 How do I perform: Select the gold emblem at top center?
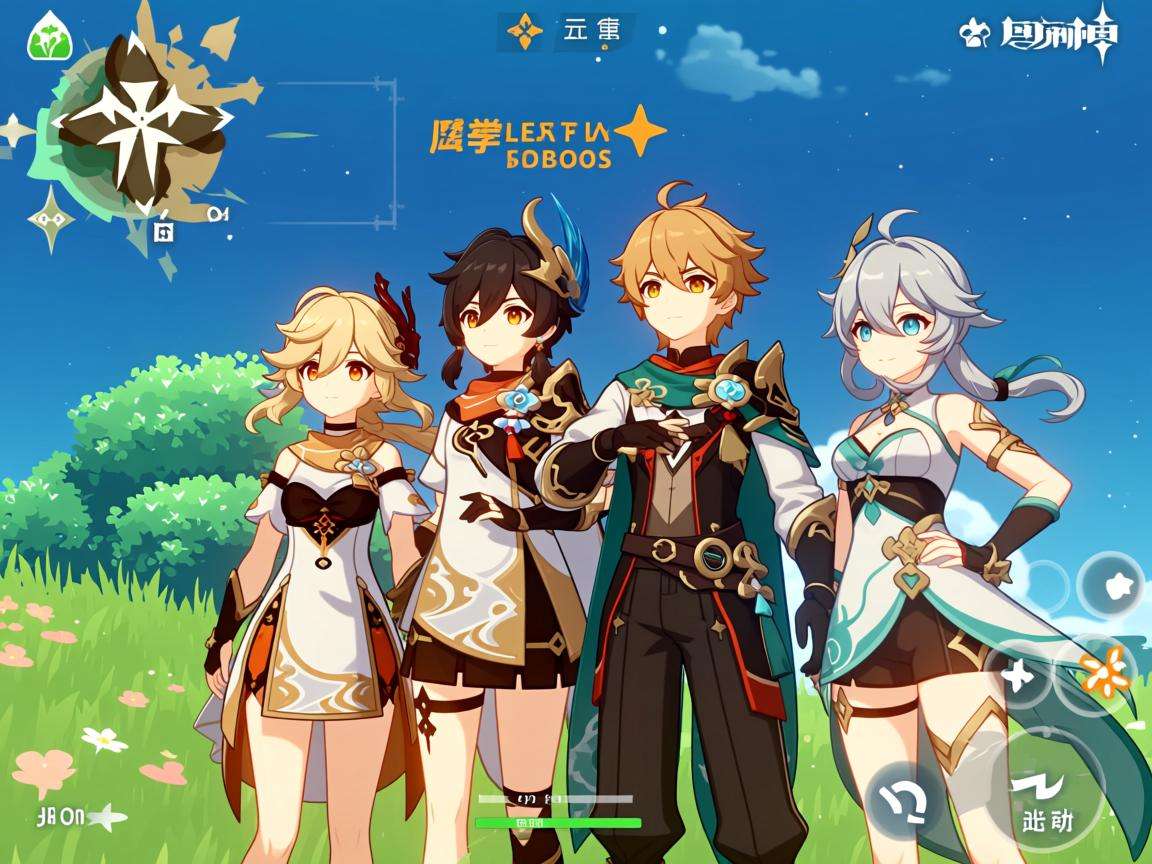pyautogui.click(x=524, y=33)
